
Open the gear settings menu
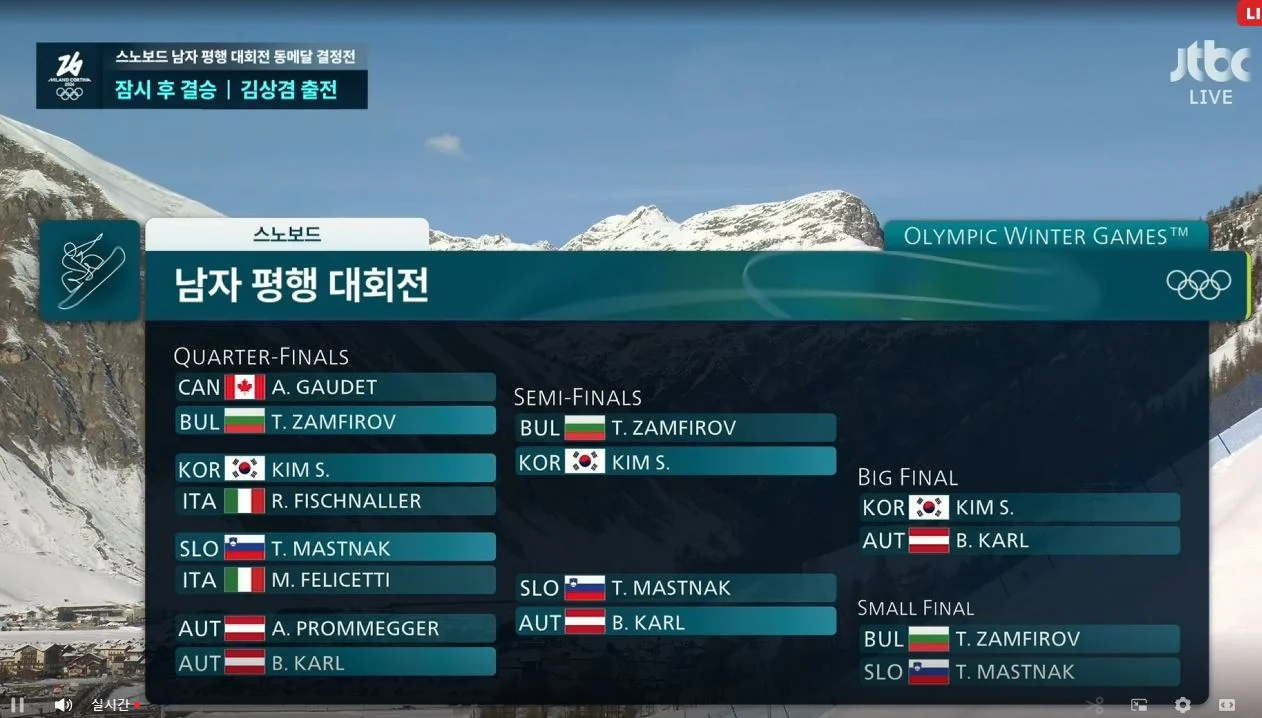tap(1183, 704)
